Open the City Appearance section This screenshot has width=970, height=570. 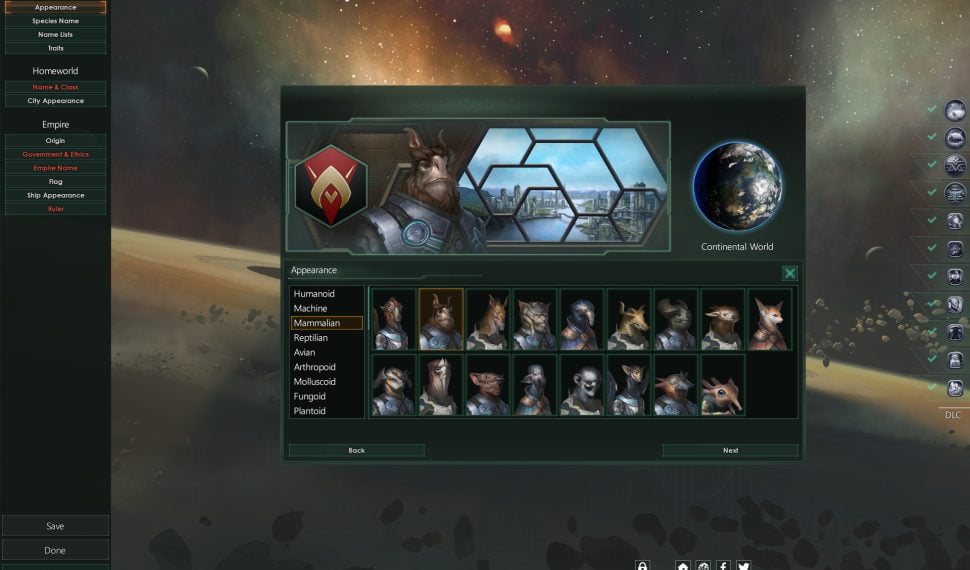[x=55, y=101]
